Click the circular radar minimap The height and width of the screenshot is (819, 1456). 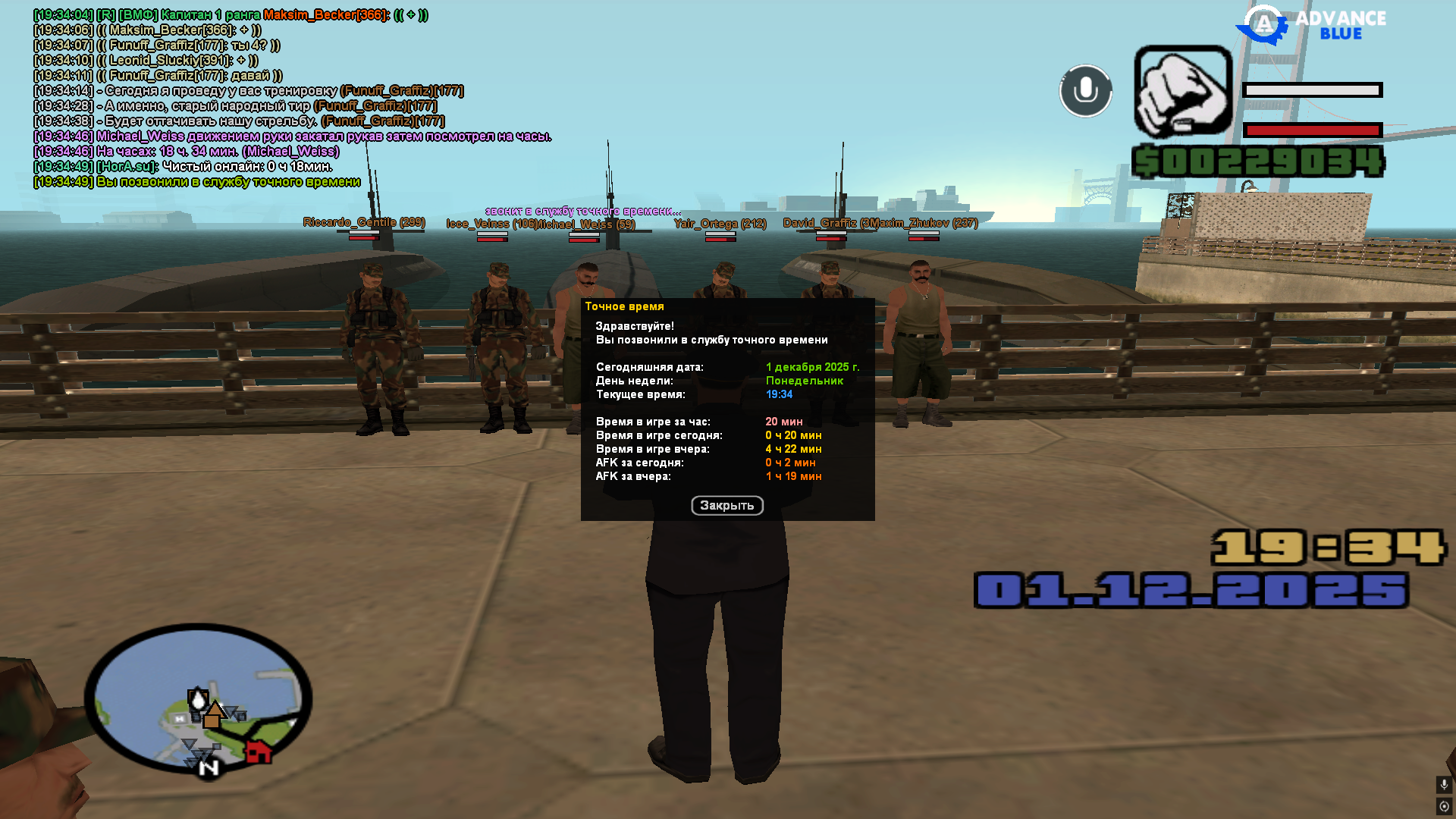[198, 699]
